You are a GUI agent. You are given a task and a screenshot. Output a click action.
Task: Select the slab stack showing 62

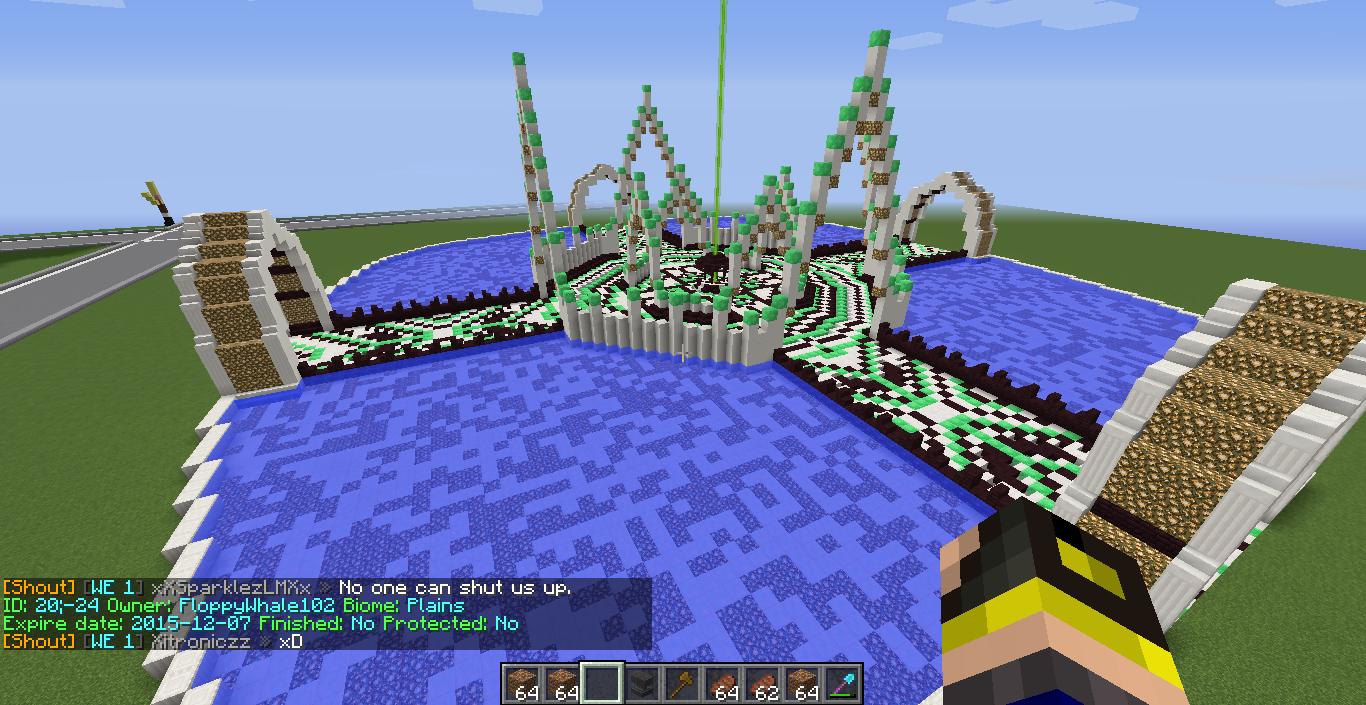(x=763, y=684)
